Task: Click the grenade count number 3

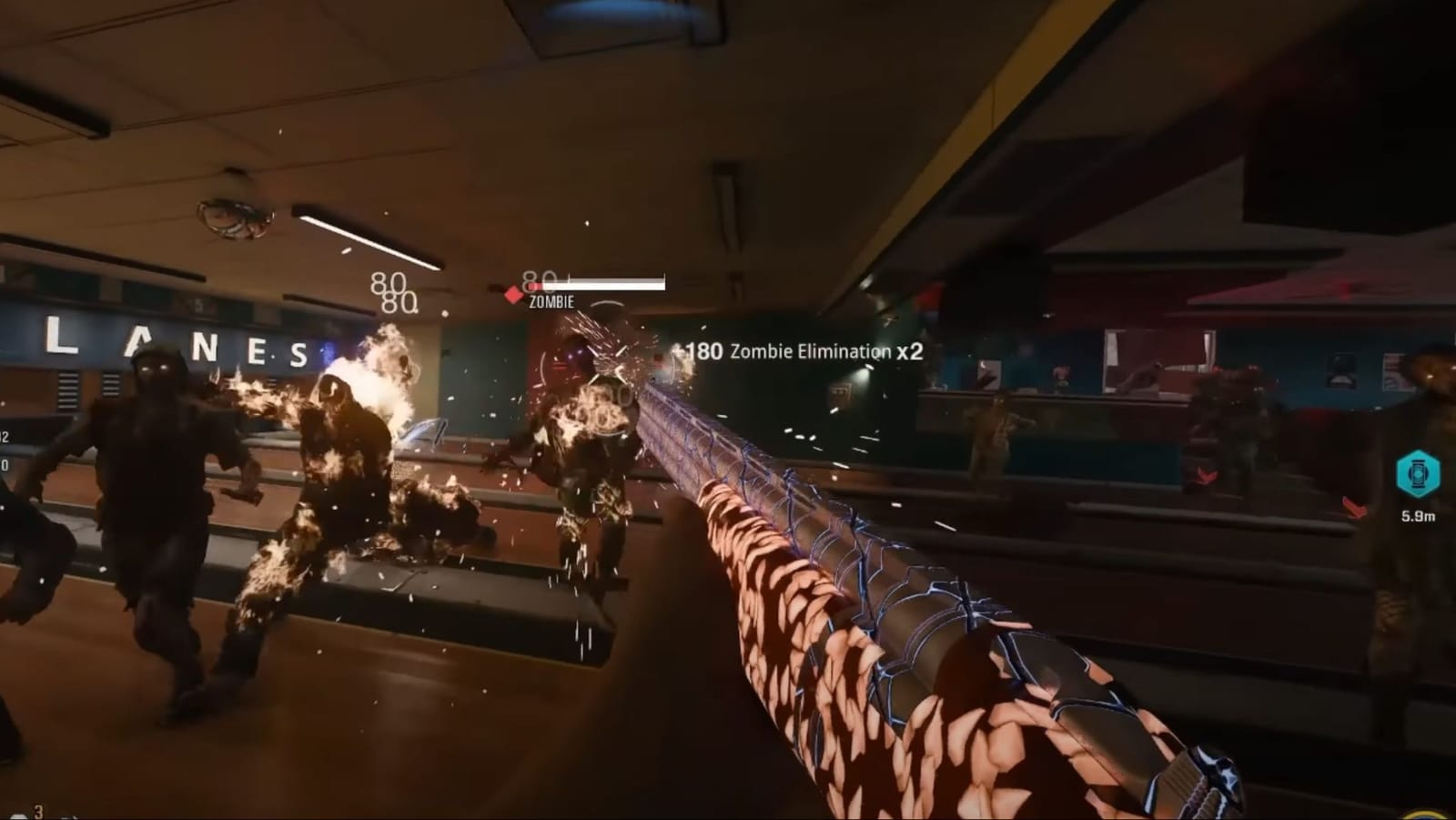Action: click(38, 810)
